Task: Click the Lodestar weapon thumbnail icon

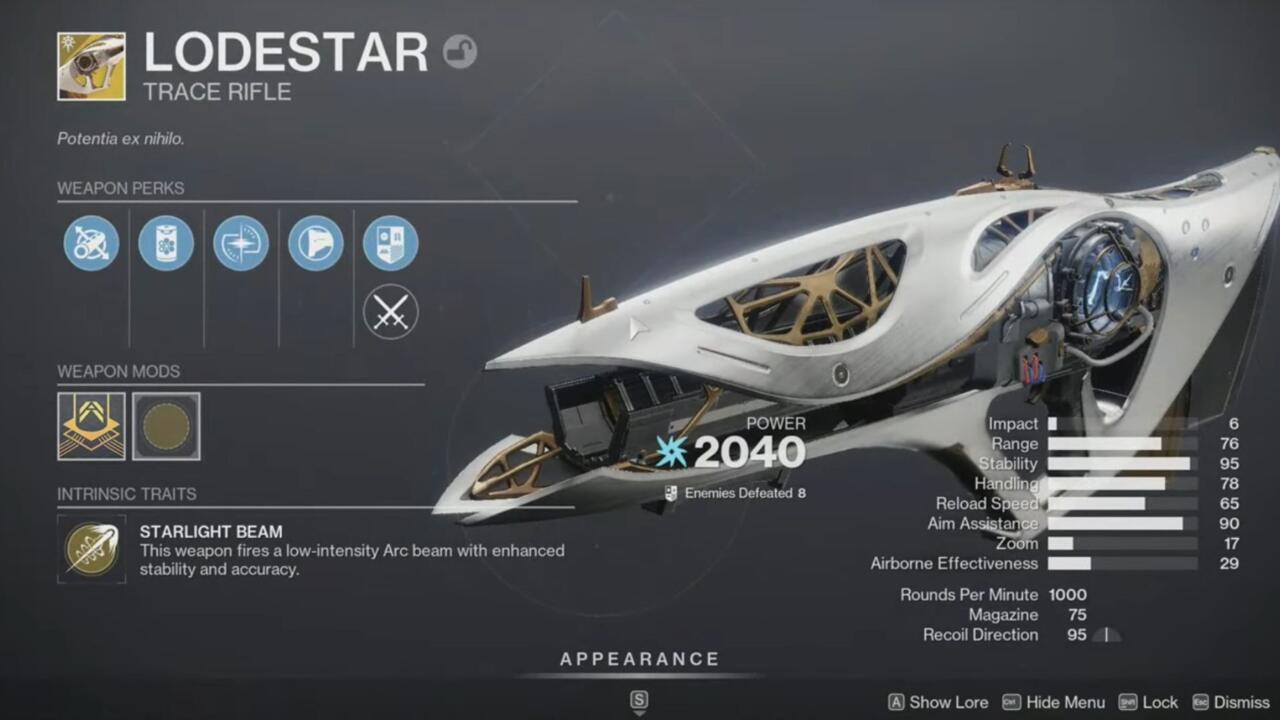Action: (x=91, y=67)
